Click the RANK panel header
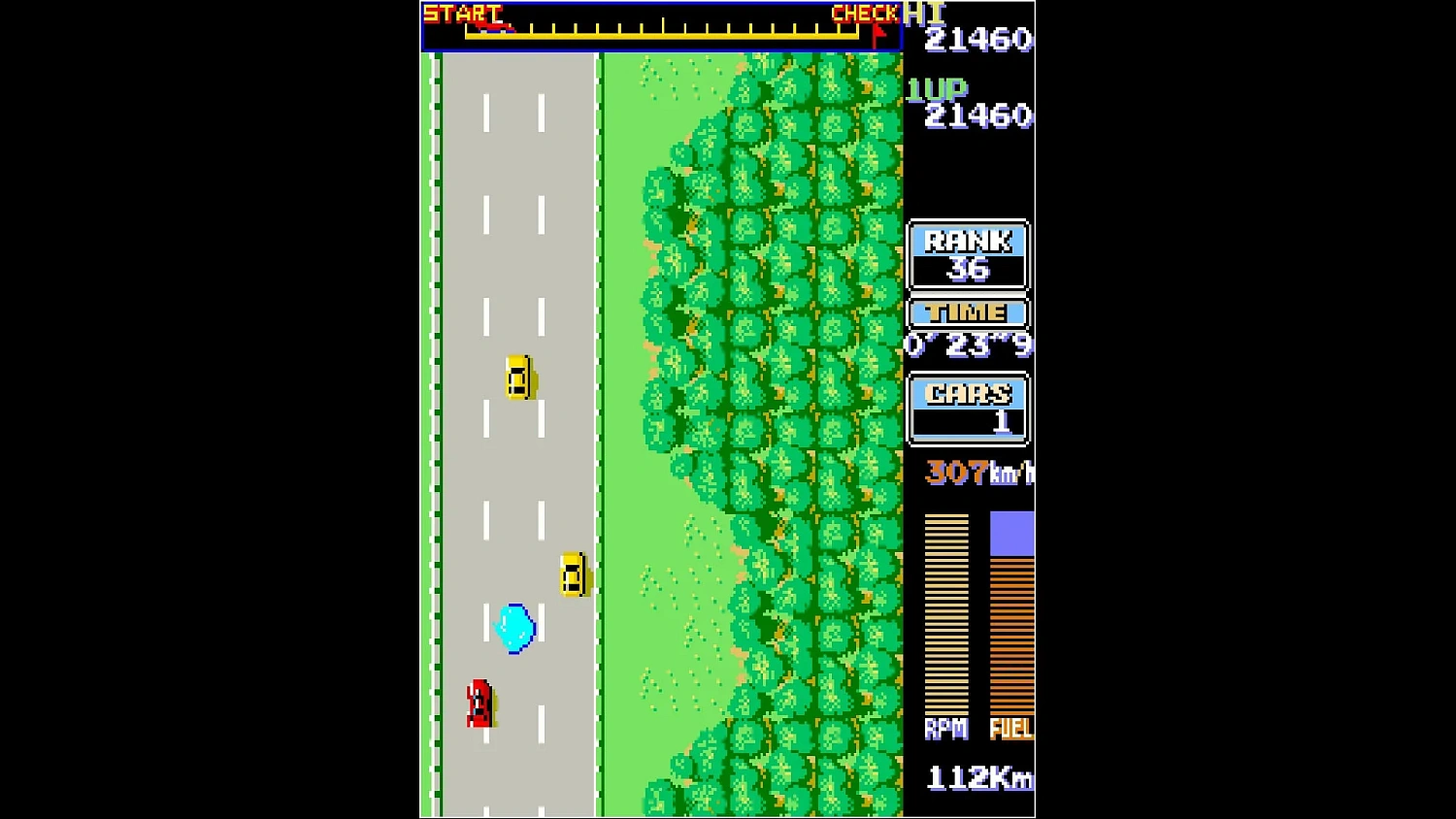This screenshot has height=819, width=1456. tap(967, 240)
